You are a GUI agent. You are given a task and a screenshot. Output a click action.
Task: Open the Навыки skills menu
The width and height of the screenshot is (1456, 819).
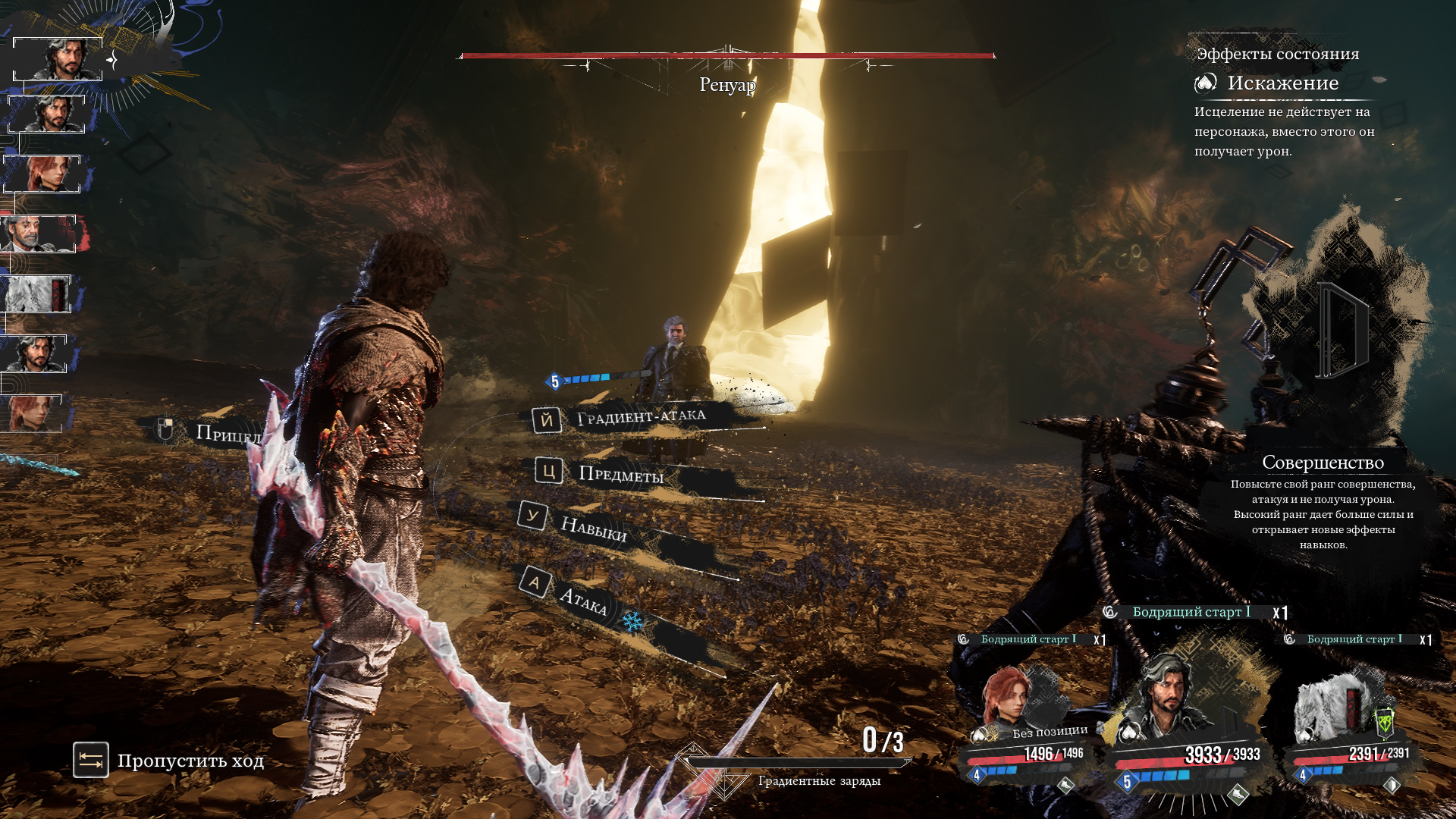592,527
